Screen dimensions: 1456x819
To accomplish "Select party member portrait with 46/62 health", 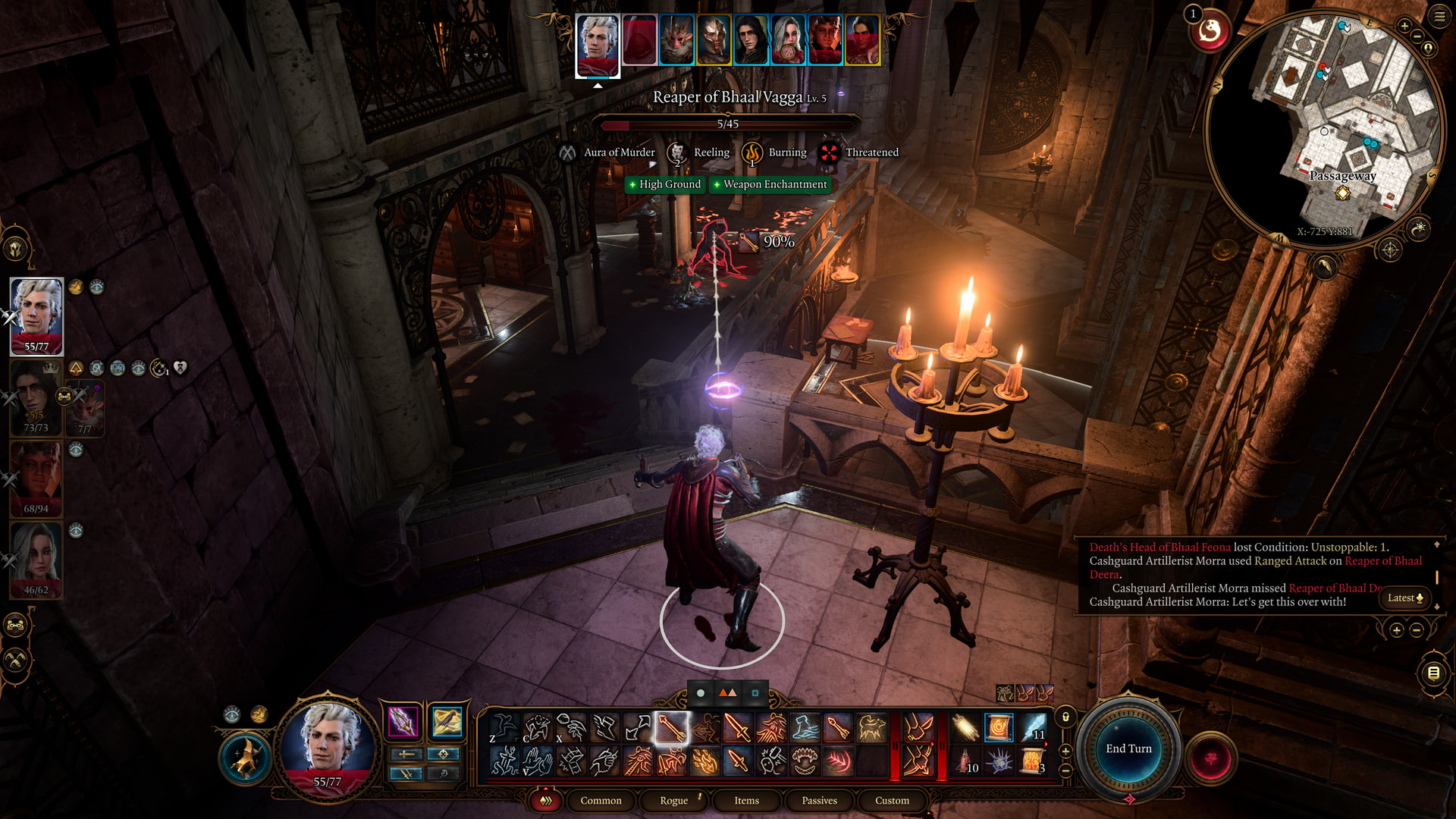I will tap(36, 560).
